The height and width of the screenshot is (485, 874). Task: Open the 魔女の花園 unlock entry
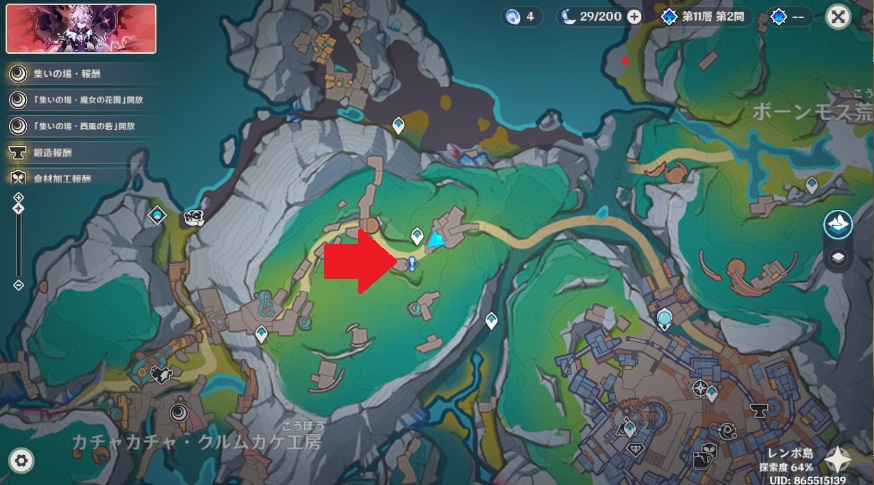click(x=78, y=100)
